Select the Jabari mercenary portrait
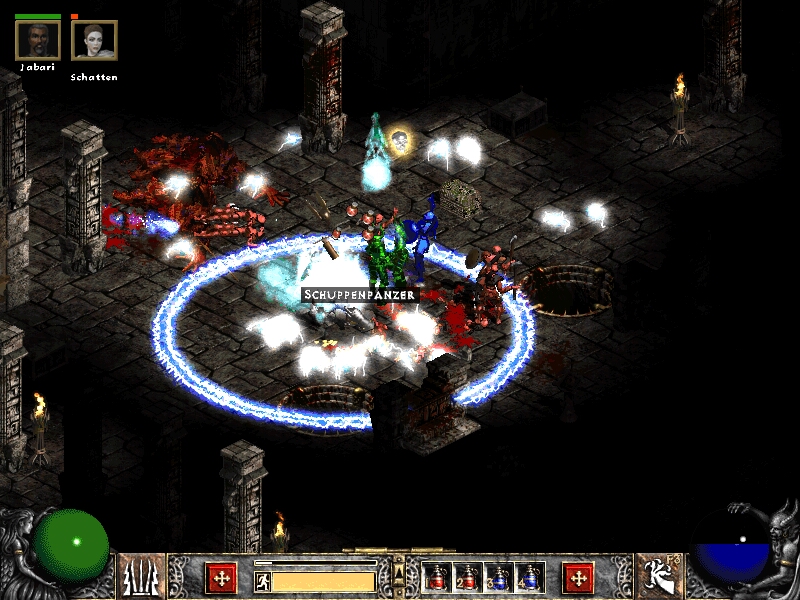 [37, 40]
